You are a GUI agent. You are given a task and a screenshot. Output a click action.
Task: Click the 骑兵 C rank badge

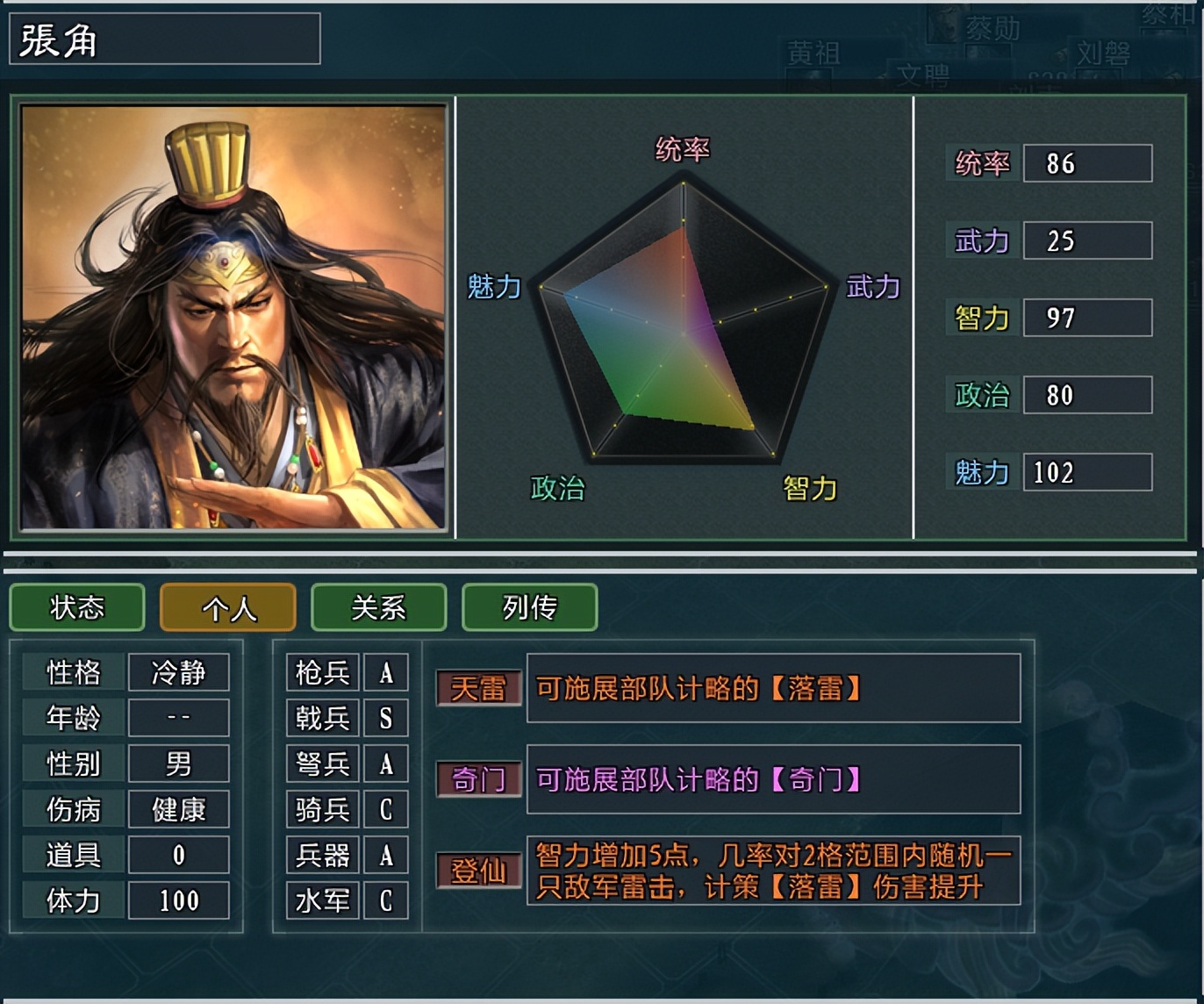pos(386,809)
